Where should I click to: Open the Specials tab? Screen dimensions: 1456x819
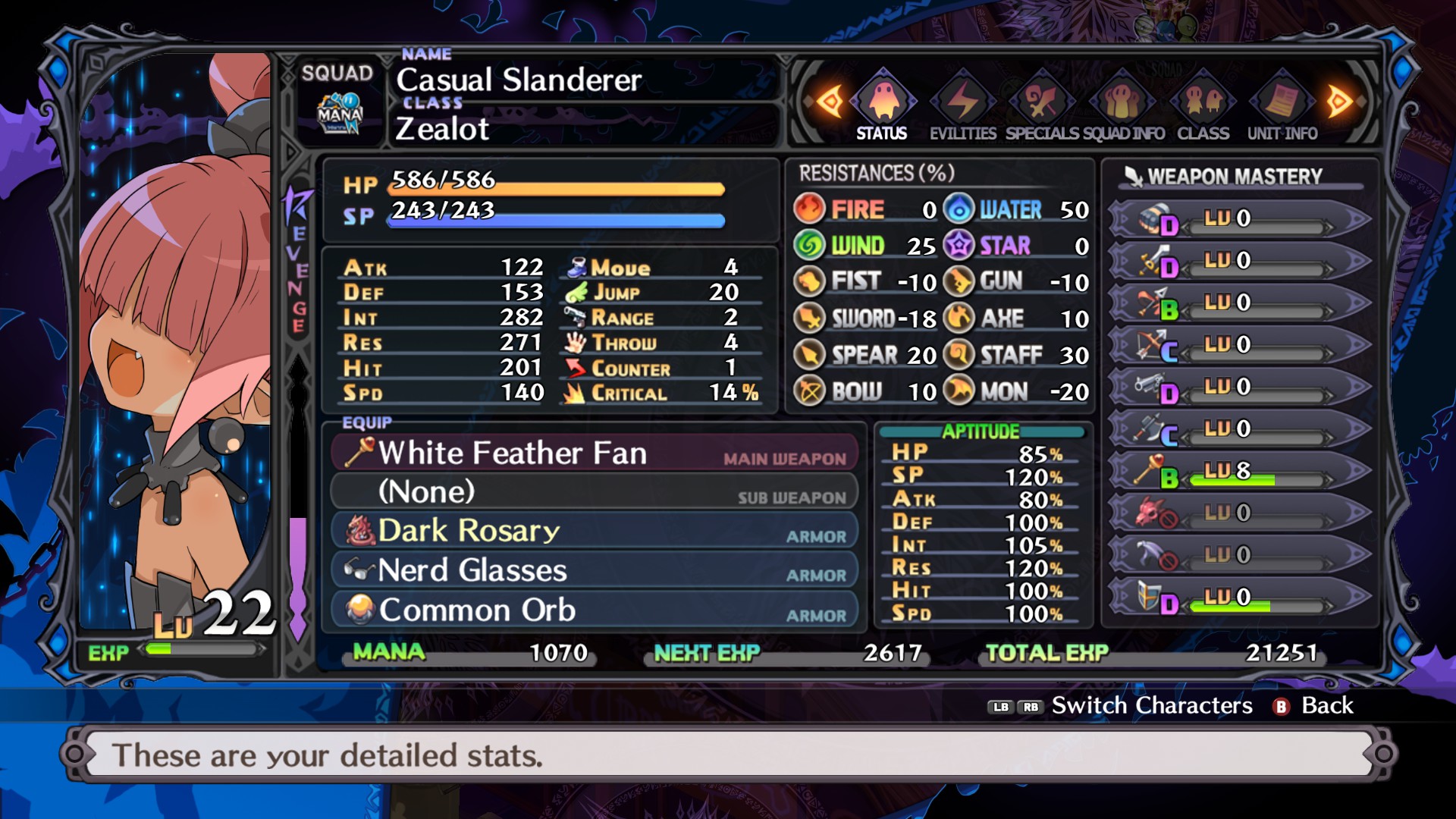(x=1042, y=110)
